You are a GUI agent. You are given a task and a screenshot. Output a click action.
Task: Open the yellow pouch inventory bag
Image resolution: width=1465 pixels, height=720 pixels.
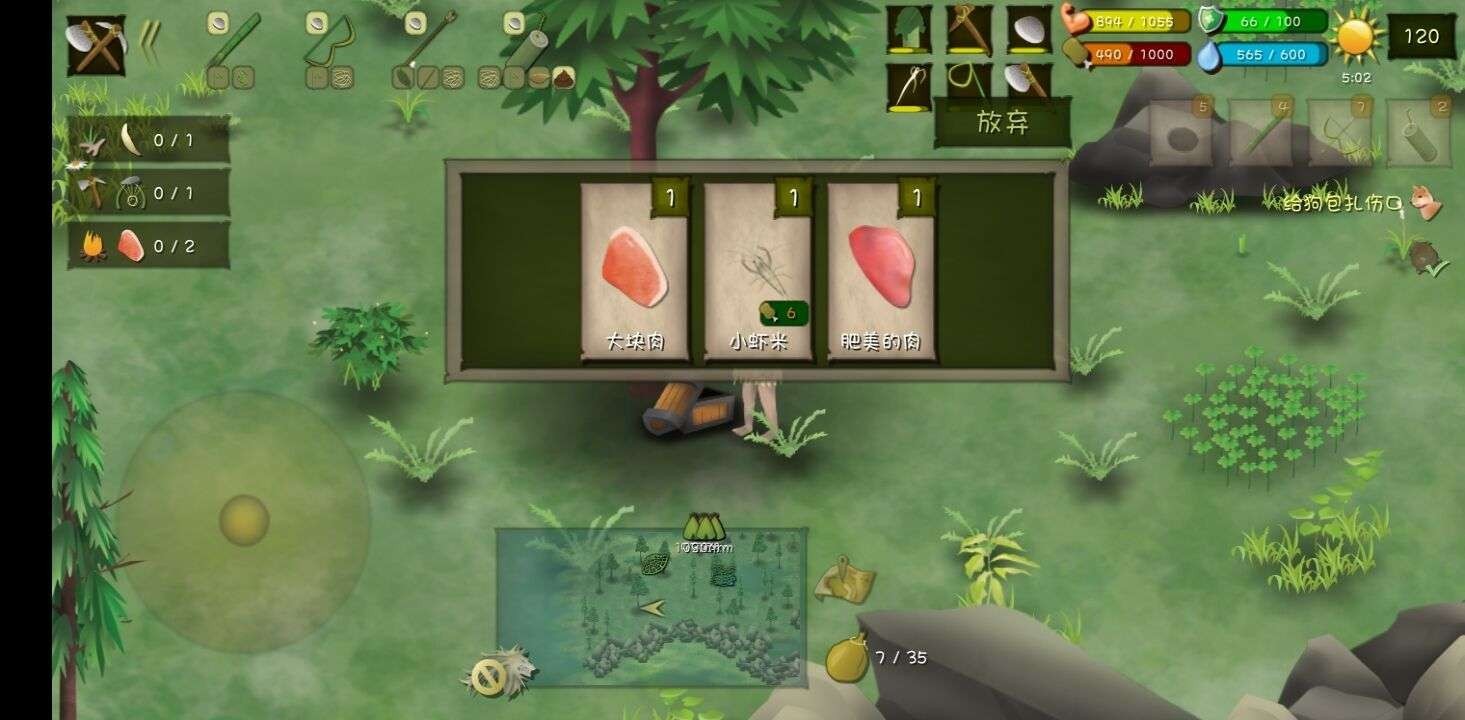[x=846, y=658]
